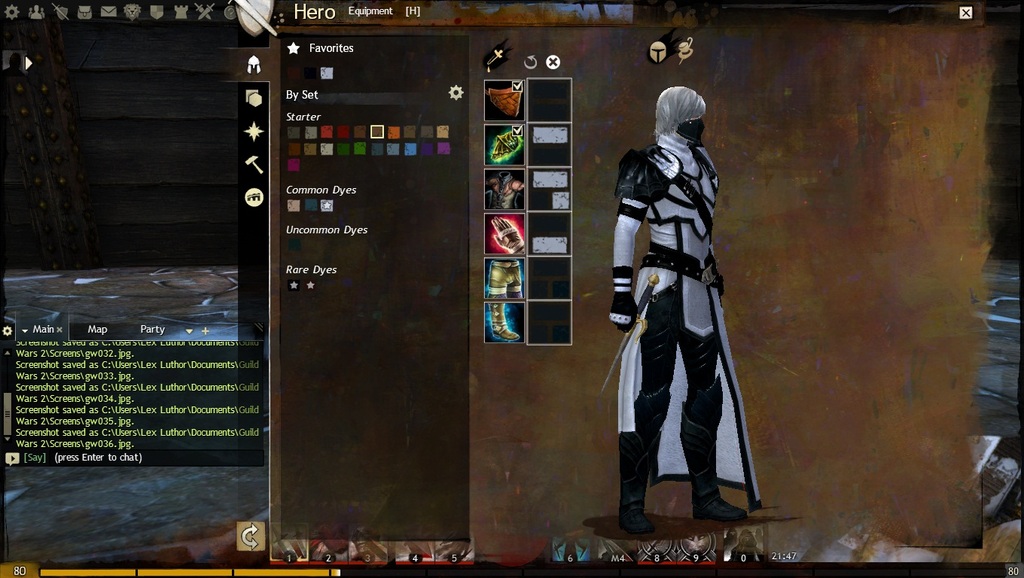Open the game options gear menu
The width and height of the screenshot is (1024, 578).
(12, 12)
